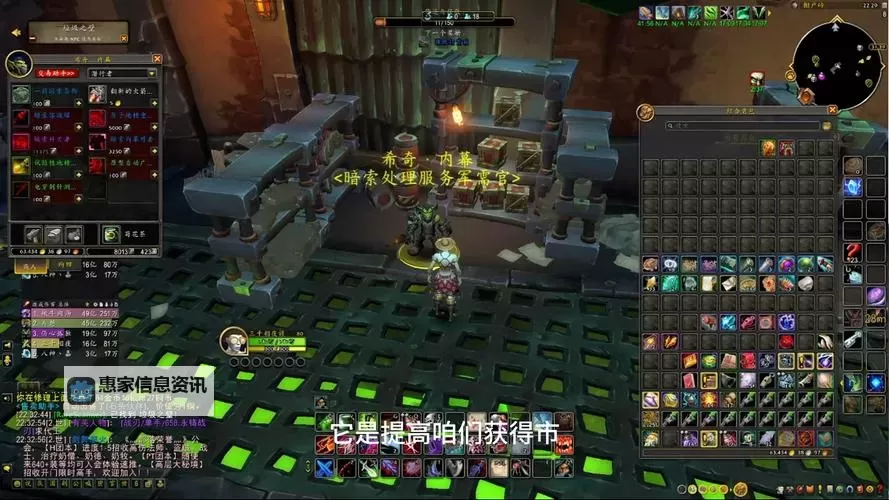Select the red question mark item on the right bar
889x500 pixels.
coord(852,254)
